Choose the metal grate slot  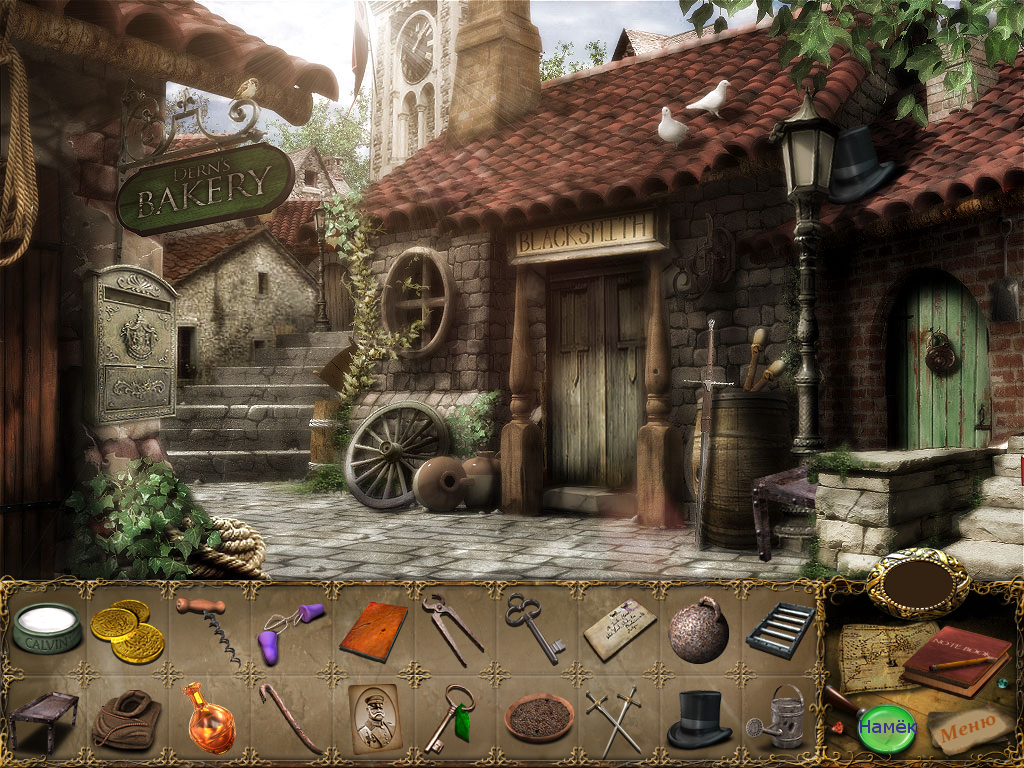pyautogui.click(x=780, y=630)
